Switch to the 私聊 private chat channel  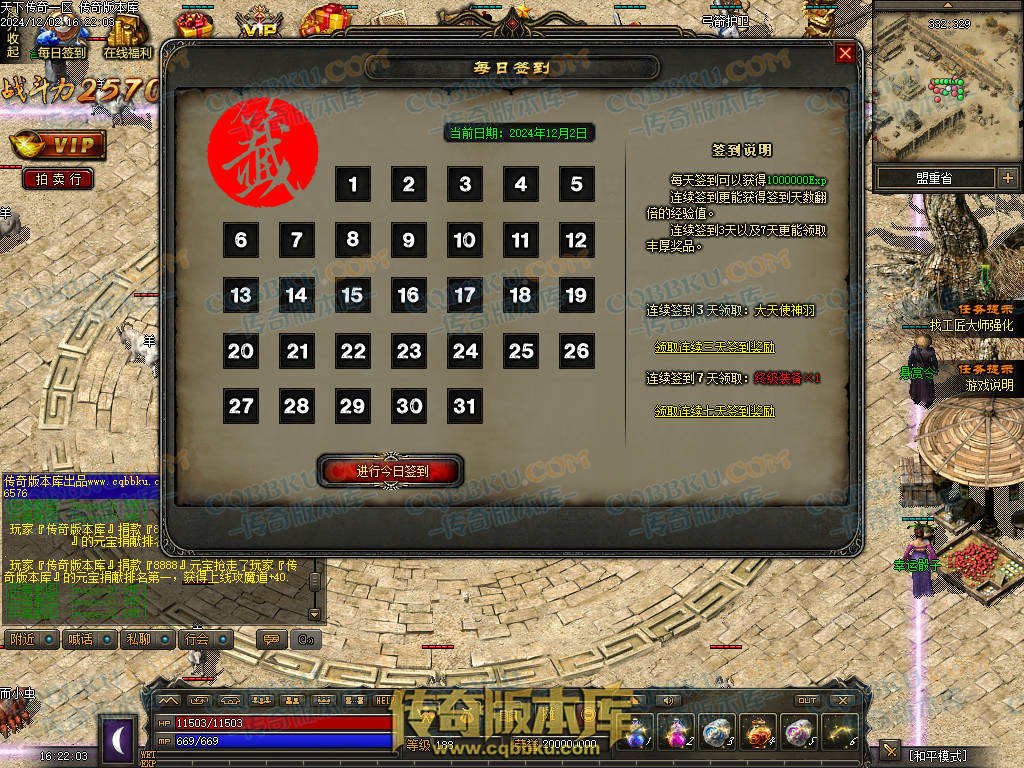click(x=137, y=639)
